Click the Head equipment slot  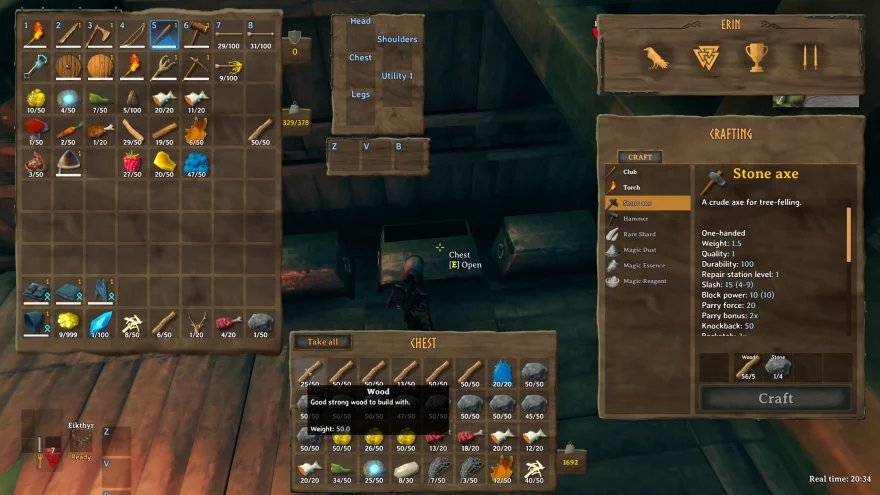click(360, 21)
